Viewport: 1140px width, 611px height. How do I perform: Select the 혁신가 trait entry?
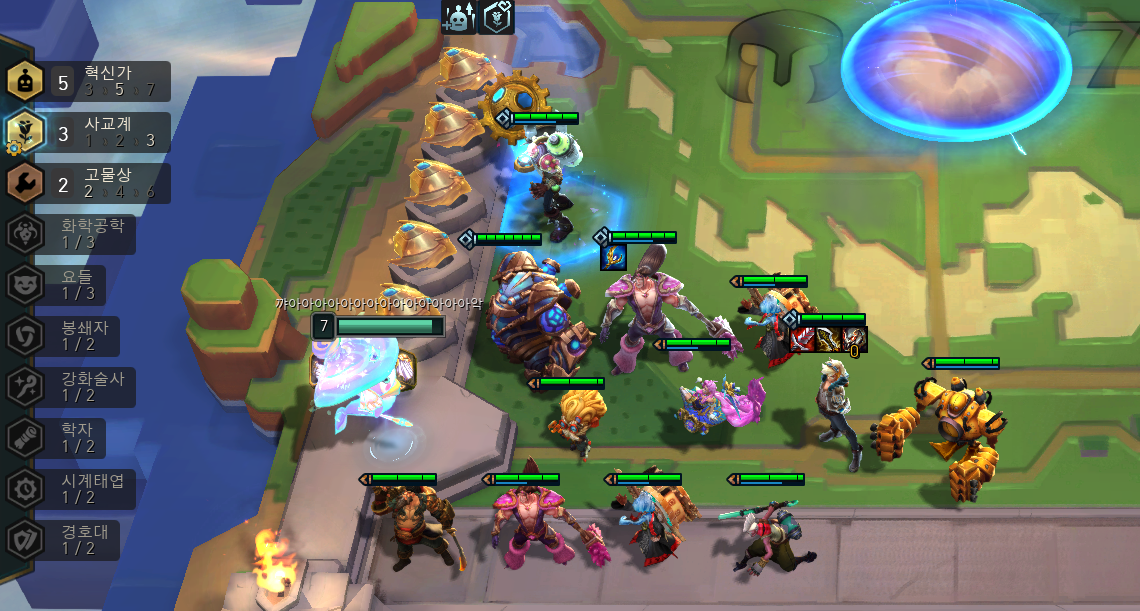88,81
